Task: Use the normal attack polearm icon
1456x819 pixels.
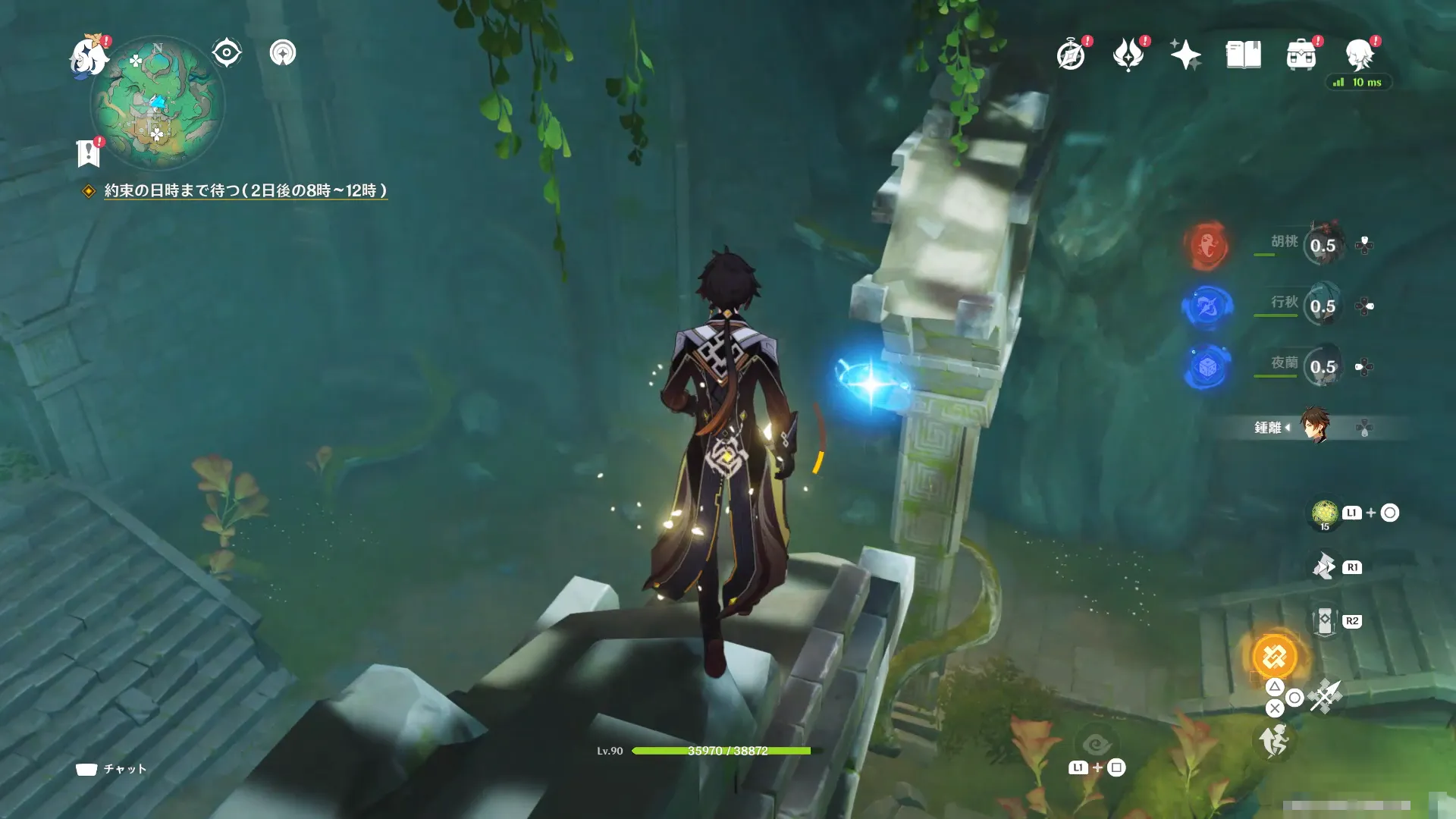Action: [x=1324, y=696]
